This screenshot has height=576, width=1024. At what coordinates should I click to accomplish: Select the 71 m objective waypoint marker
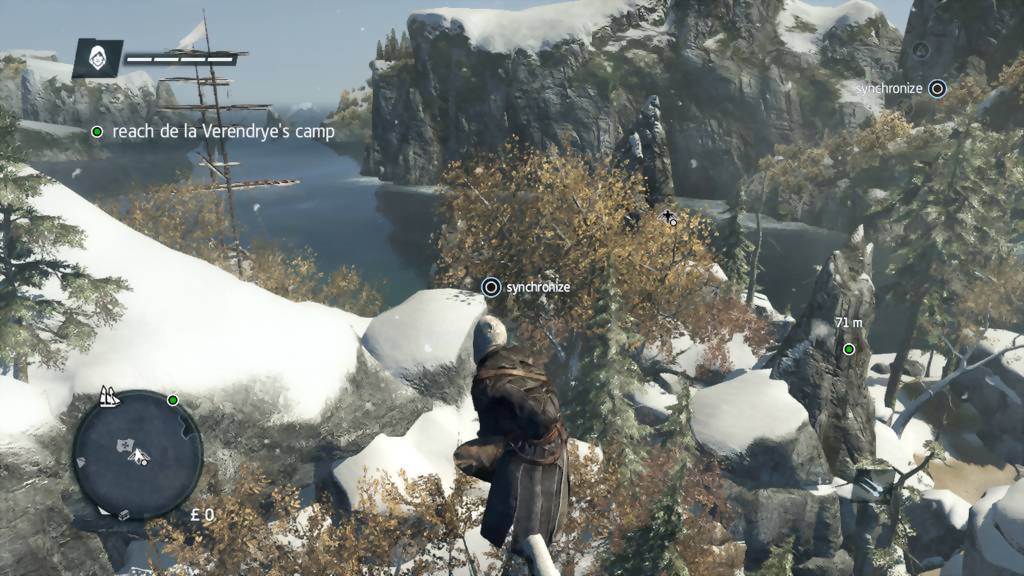[x=848, y=349]
